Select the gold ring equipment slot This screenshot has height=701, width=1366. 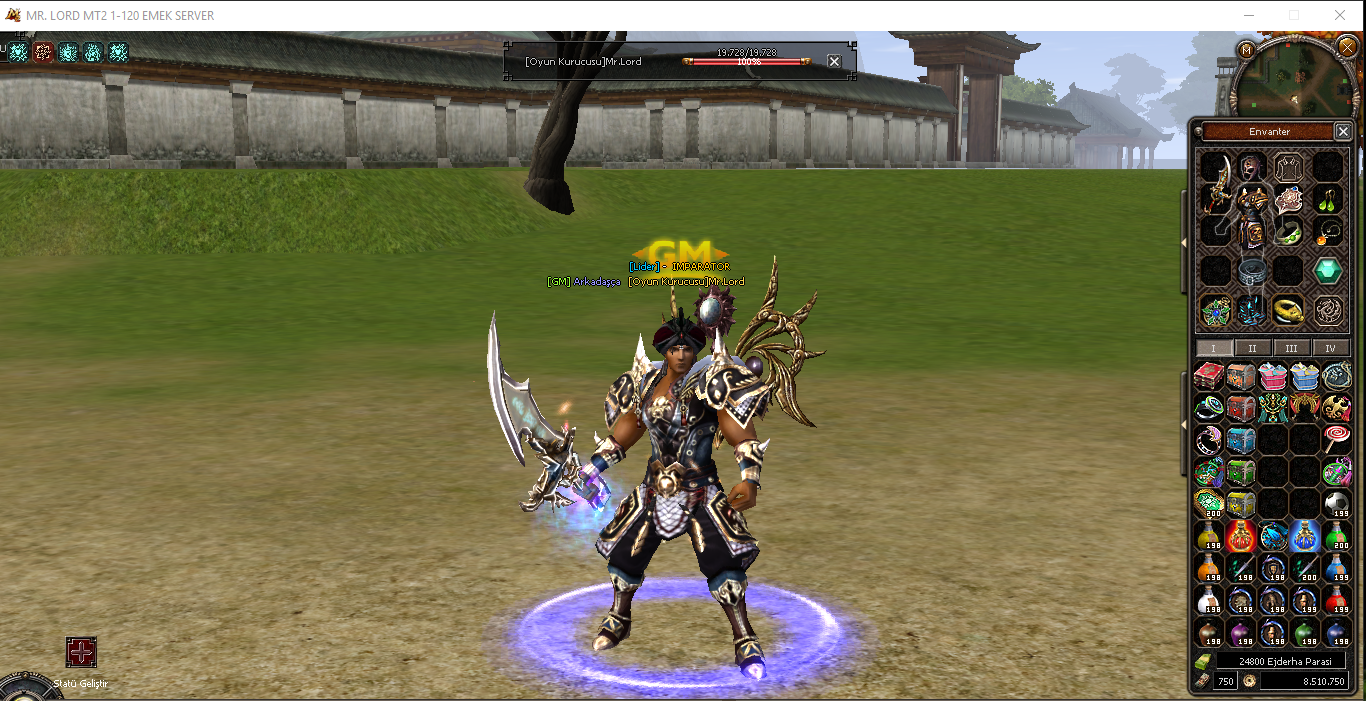pos(1289,310)
